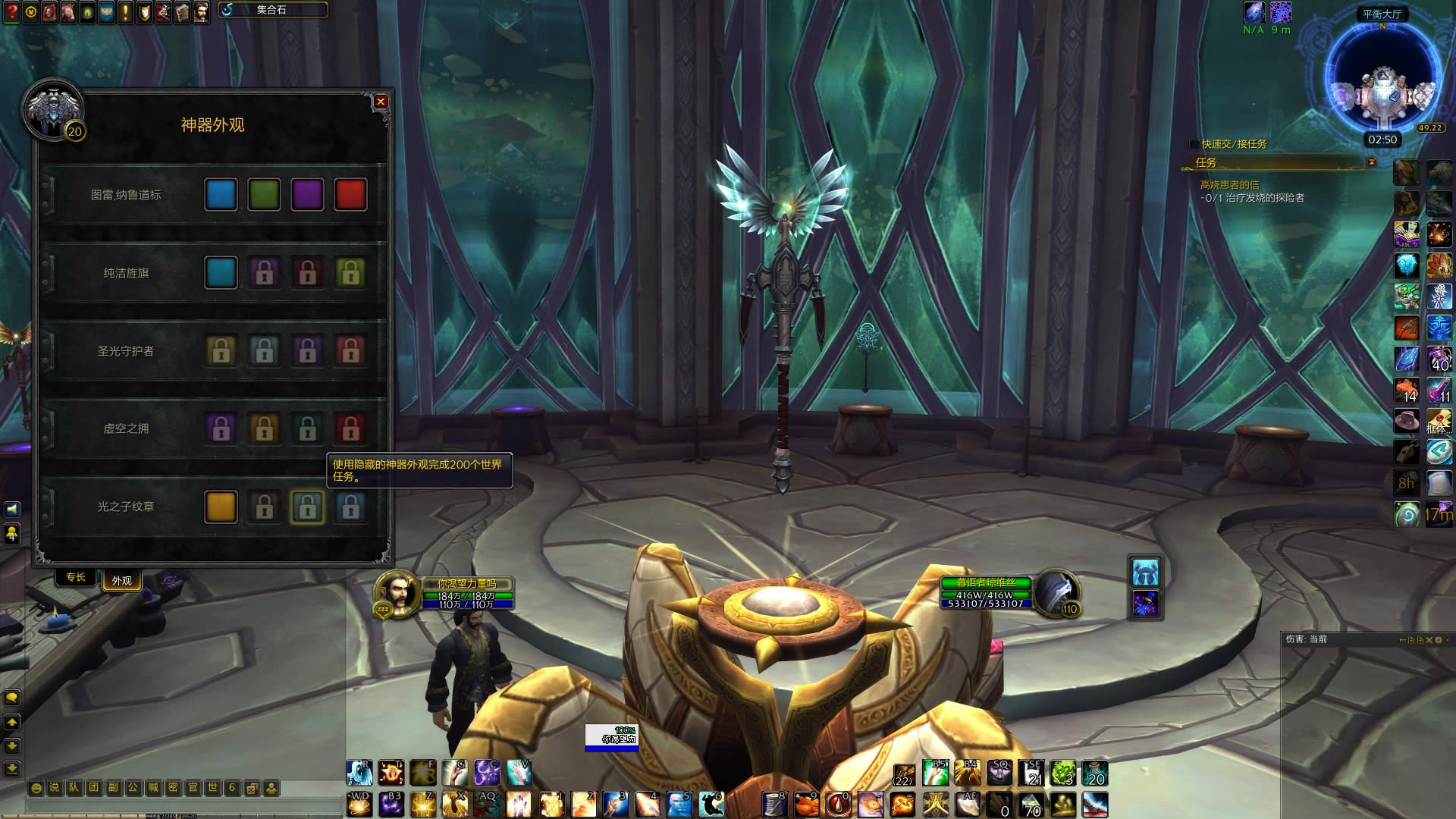The width and height of the screenshot is (1456, 819).
Task: Open the 外观 tab
Action: [x=121, y=581]
